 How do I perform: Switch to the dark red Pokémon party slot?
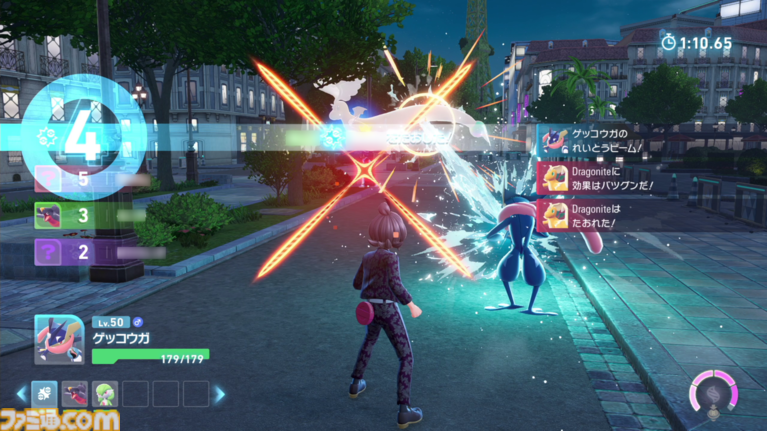74,393
